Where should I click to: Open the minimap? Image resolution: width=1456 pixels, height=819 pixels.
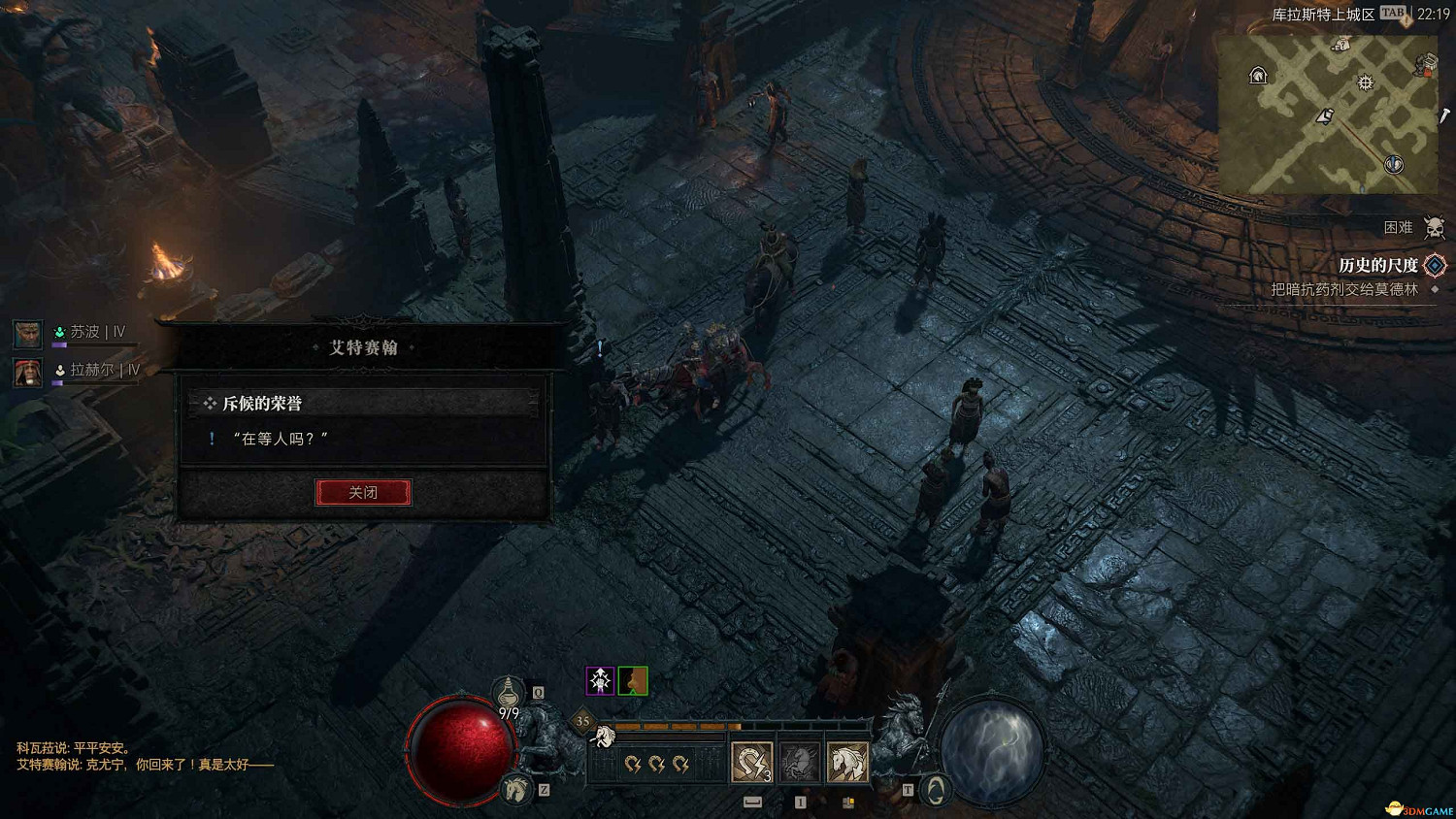[1327, 115]
